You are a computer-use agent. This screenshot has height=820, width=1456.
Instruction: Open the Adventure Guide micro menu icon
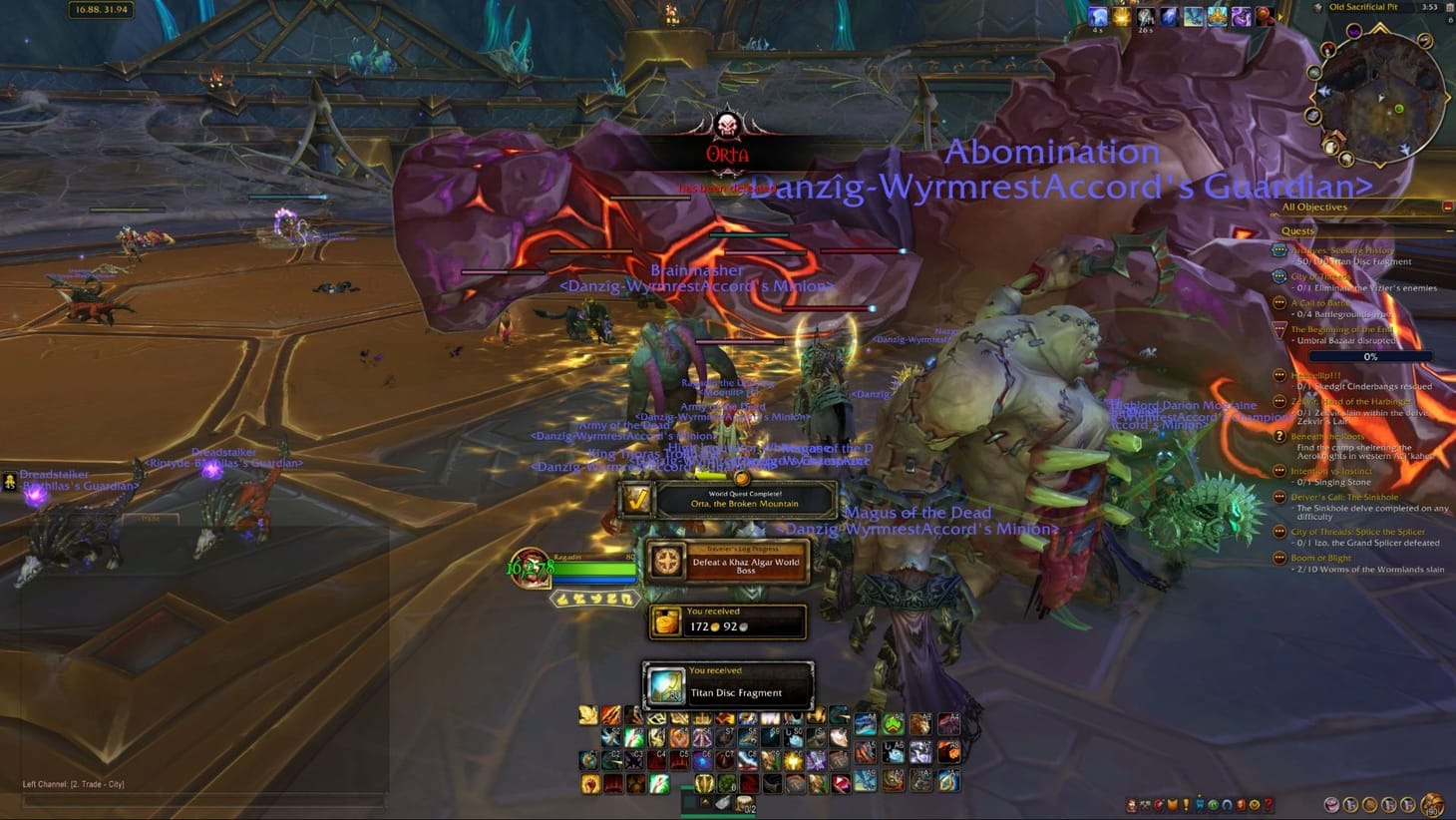pyautogui.click(x=1240, y=803)
